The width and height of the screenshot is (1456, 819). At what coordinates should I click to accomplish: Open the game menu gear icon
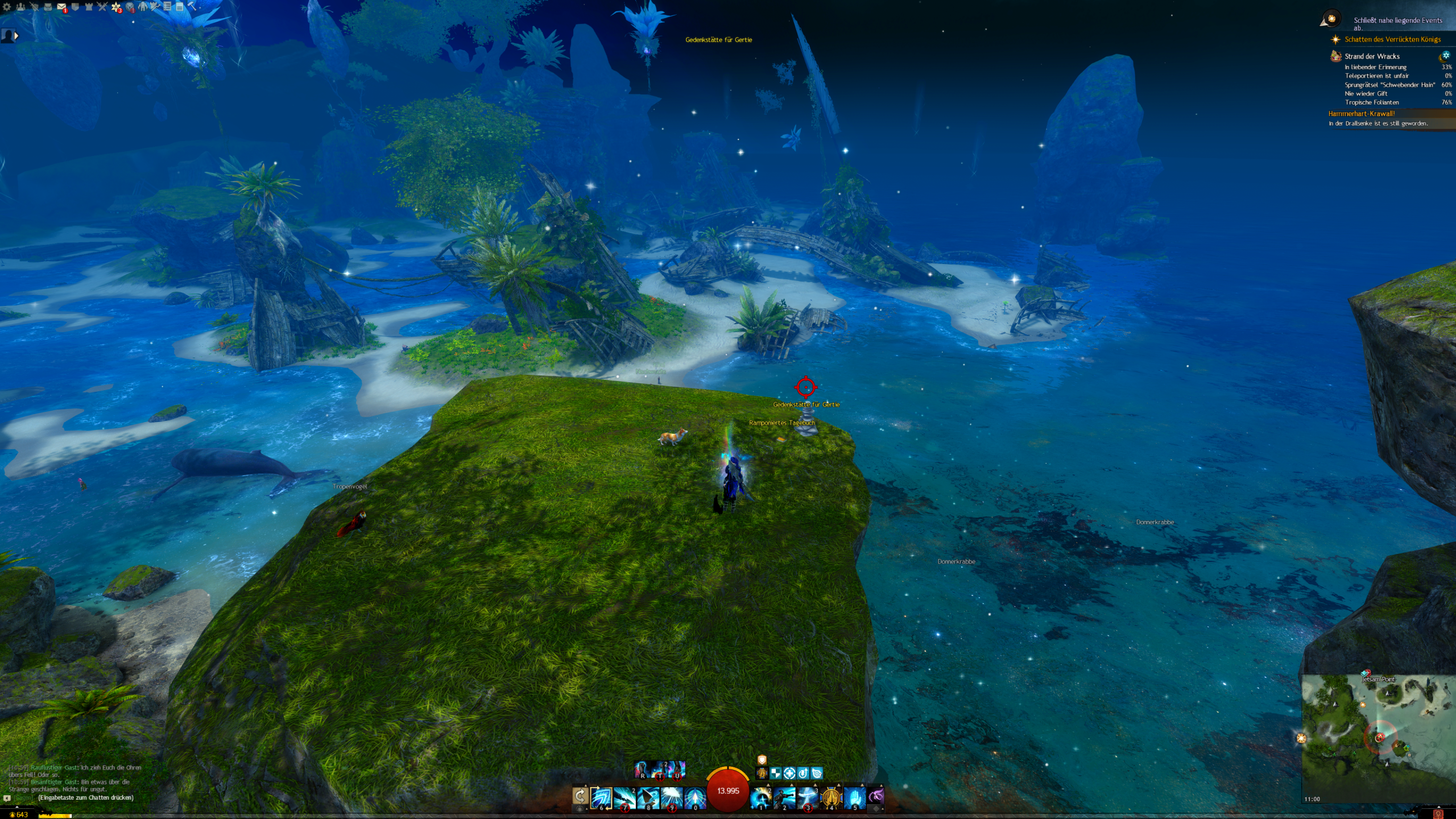[x=7, y=7]
